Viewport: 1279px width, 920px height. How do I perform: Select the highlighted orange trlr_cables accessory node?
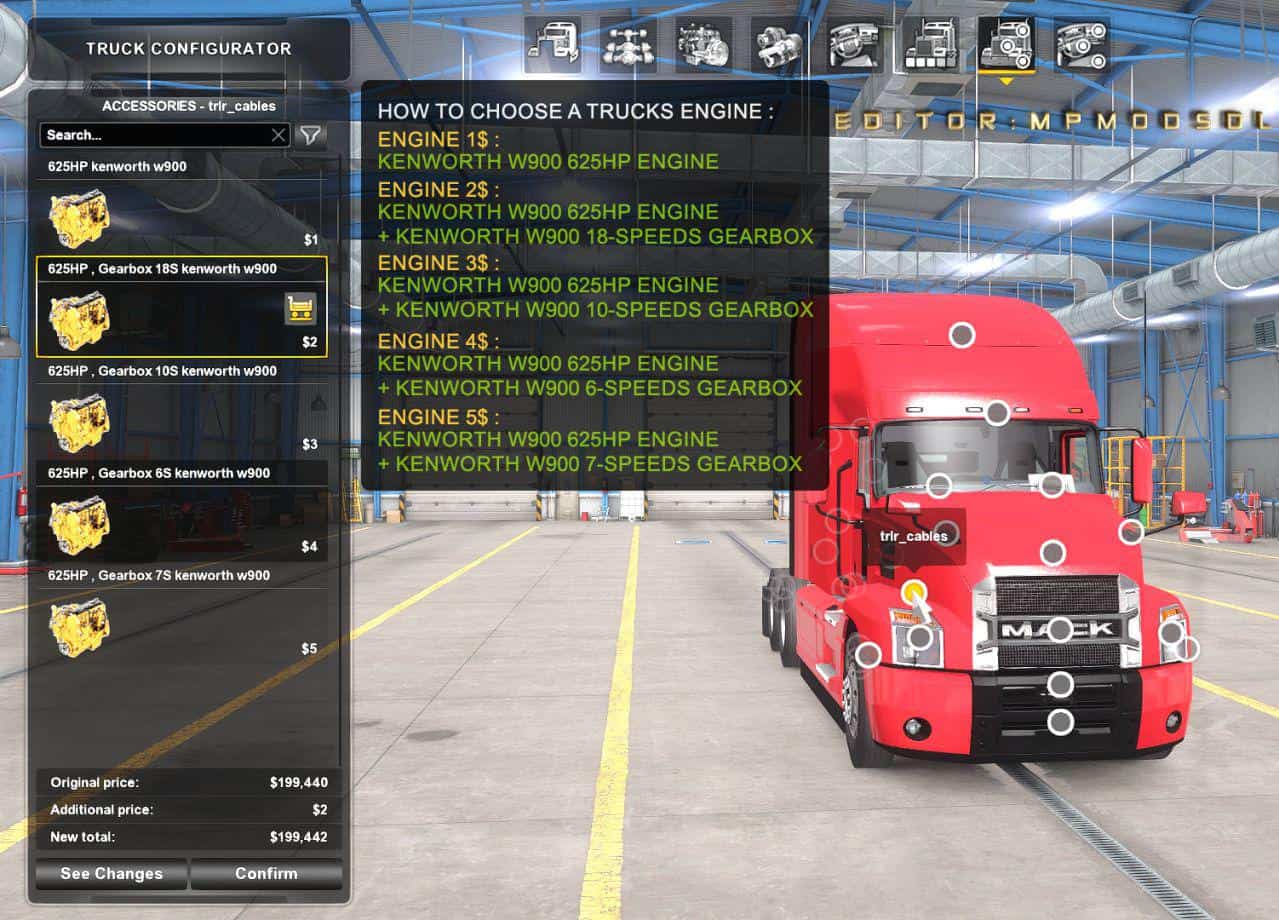913,592
